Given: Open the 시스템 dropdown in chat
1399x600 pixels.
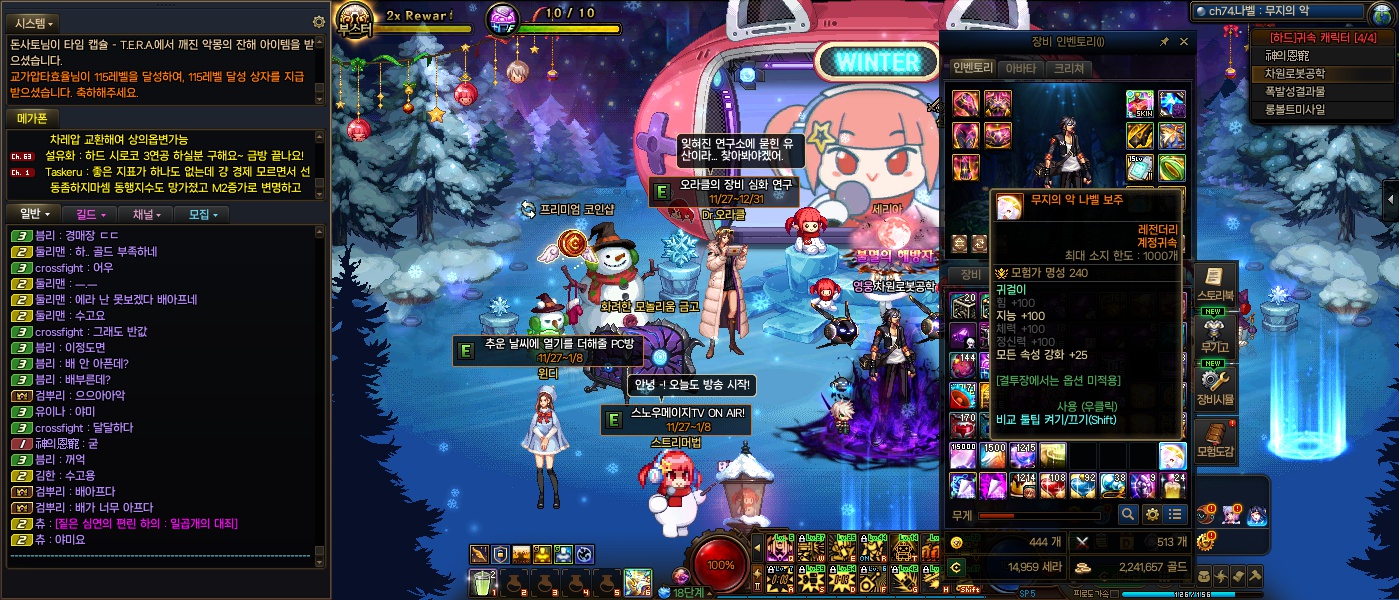Looking at the screenshot, I should point(34,22).
